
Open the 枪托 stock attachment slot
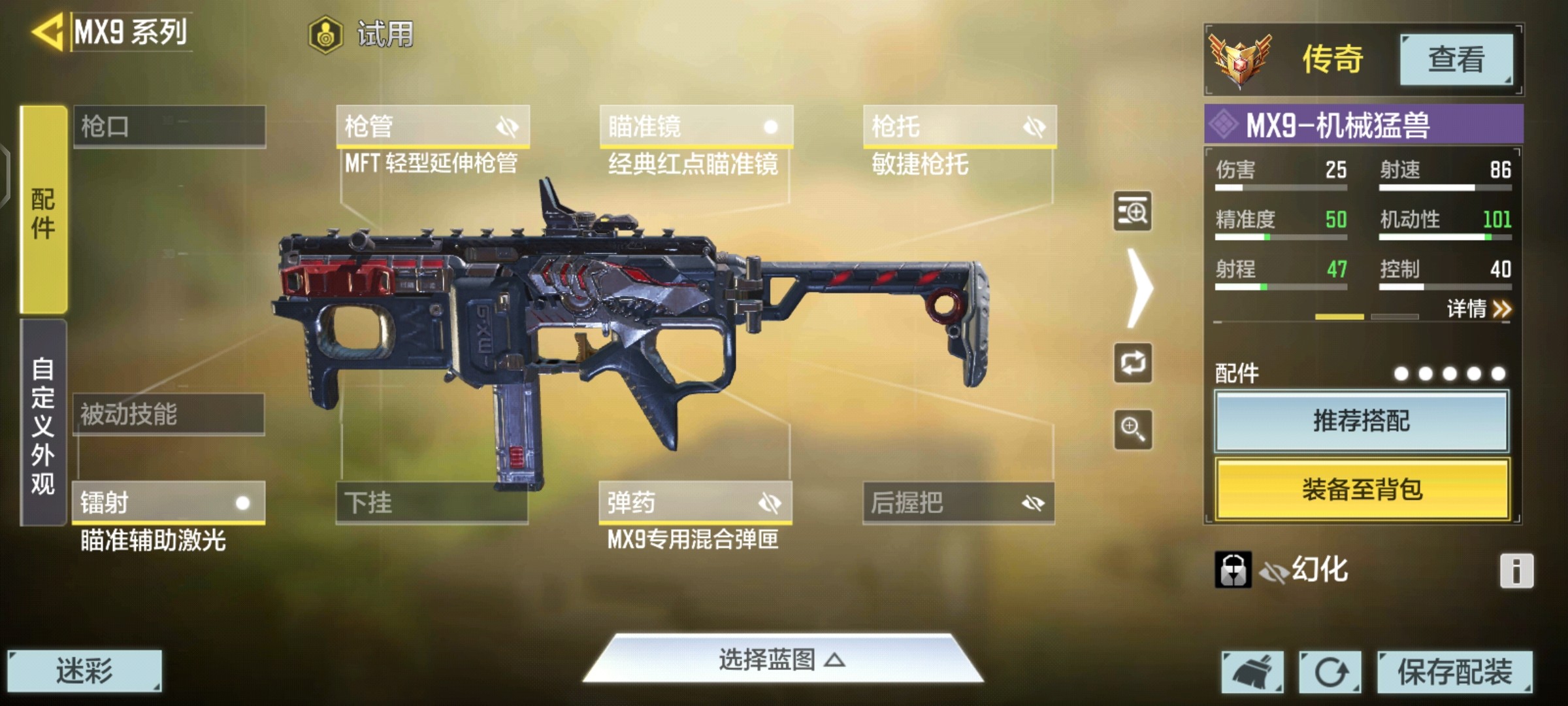(x=959, y=126)
